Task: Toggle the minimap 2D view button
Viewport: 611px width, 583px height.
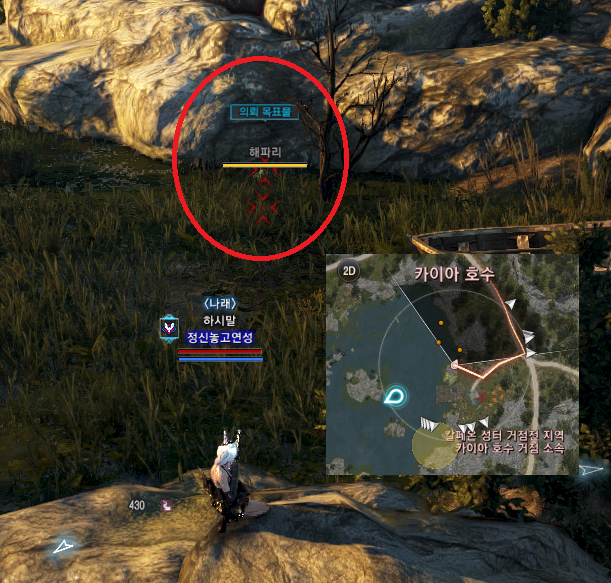Action: (x=350, y=269)
